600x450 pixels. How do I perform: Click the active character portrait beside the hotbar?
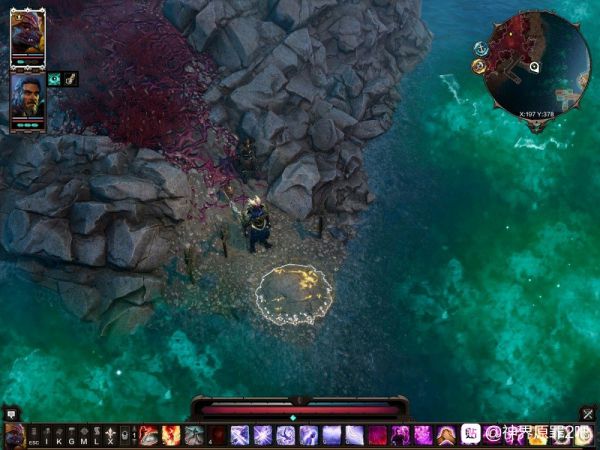(13, 435)
